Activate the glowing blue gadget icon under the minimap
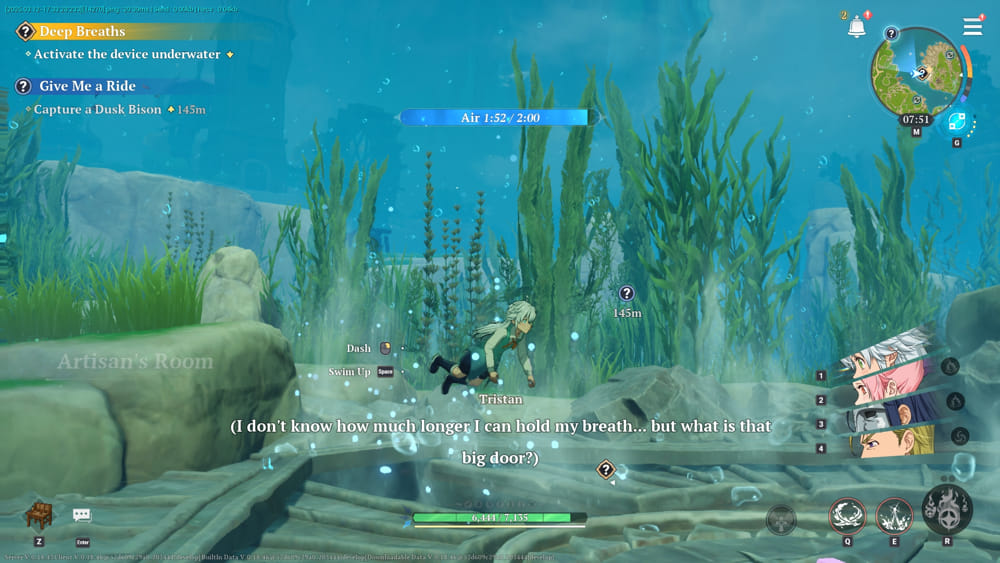Image resolution: width=1000 pixels, height=563 pixels. (956, 123)
